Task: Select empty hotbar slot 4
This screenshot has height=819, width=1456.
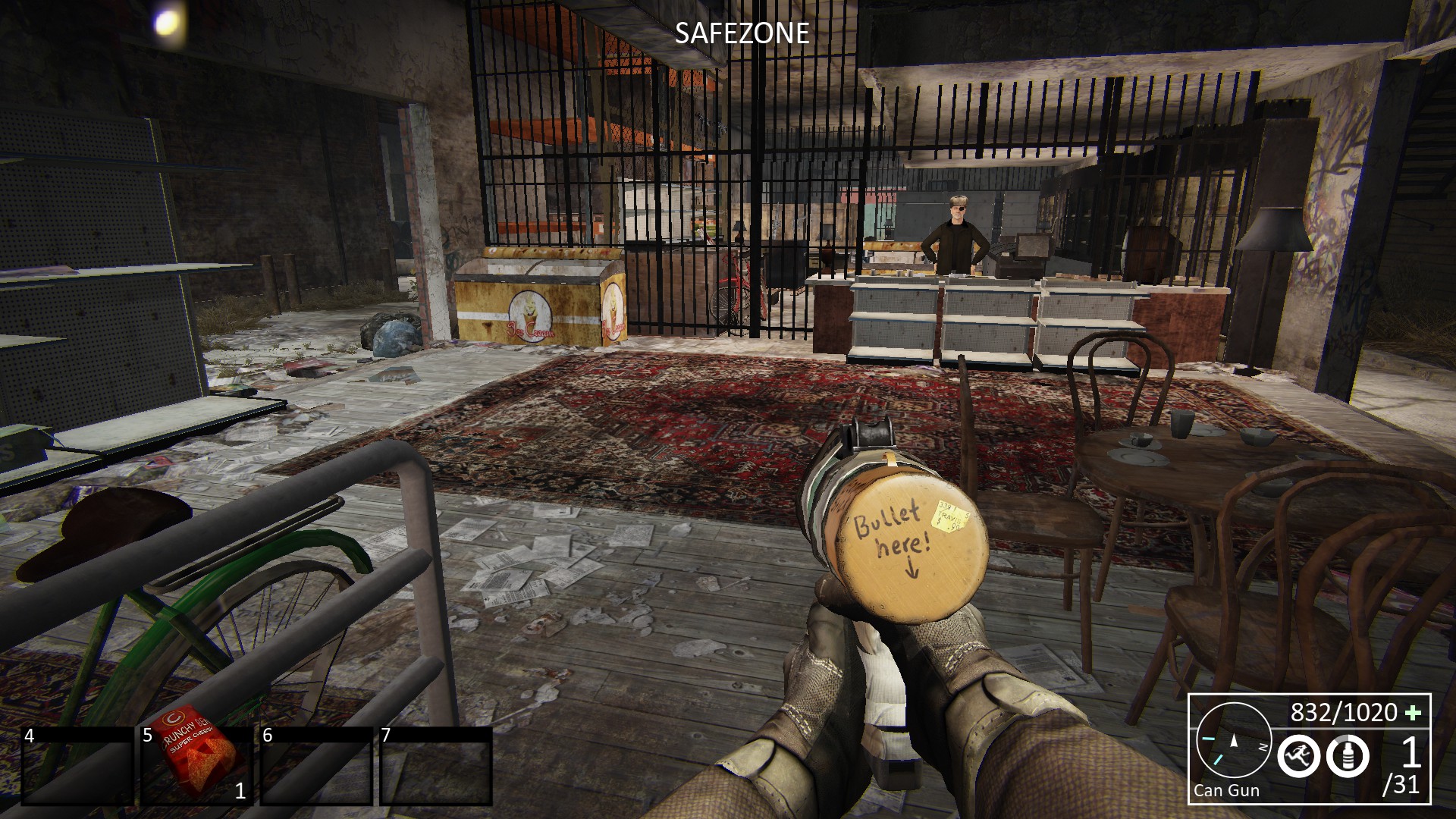Action: (x=77, y=766)
